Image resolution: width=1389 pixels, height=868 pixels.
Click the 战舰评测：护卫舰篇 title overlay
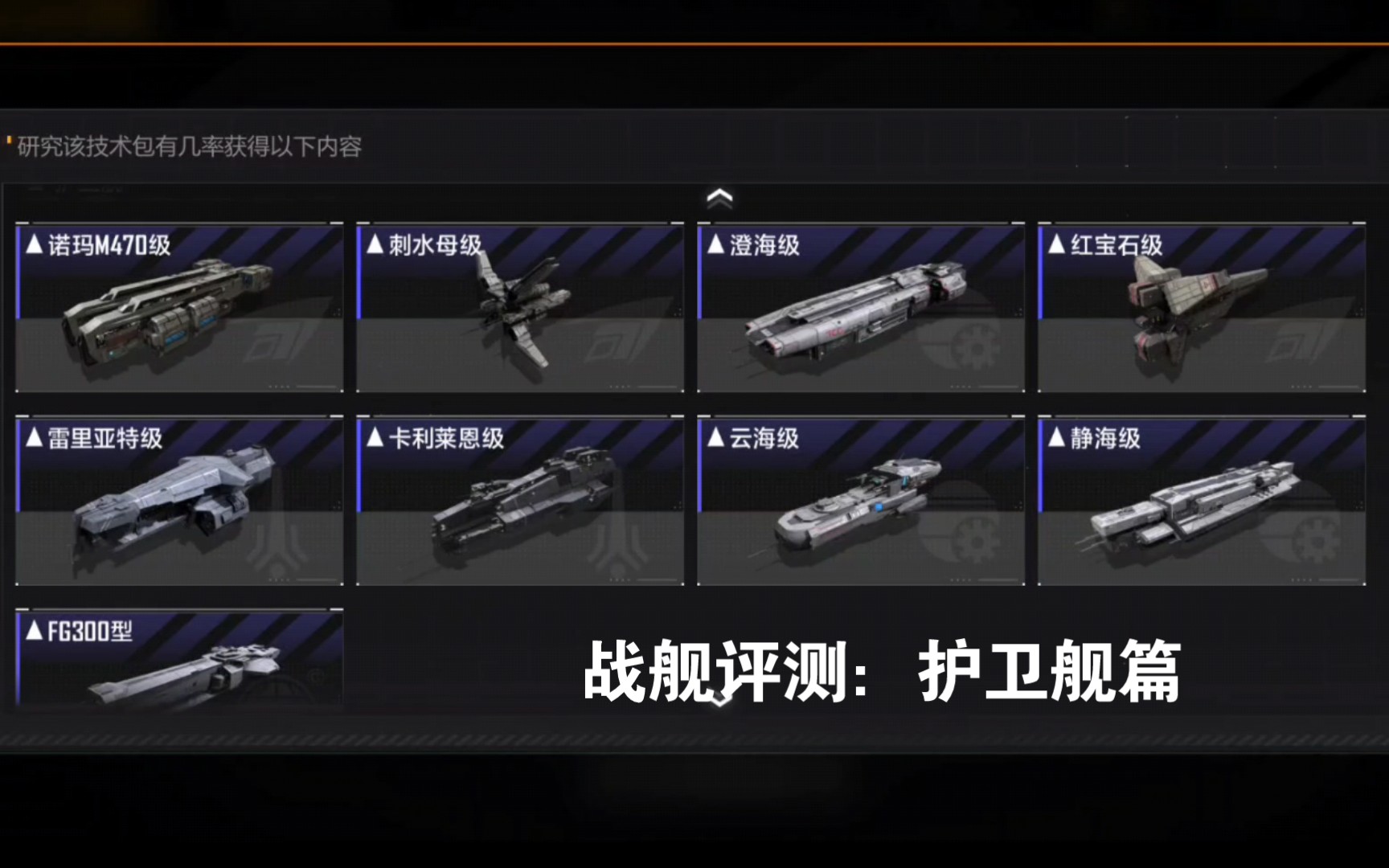[x=882, y=675]
